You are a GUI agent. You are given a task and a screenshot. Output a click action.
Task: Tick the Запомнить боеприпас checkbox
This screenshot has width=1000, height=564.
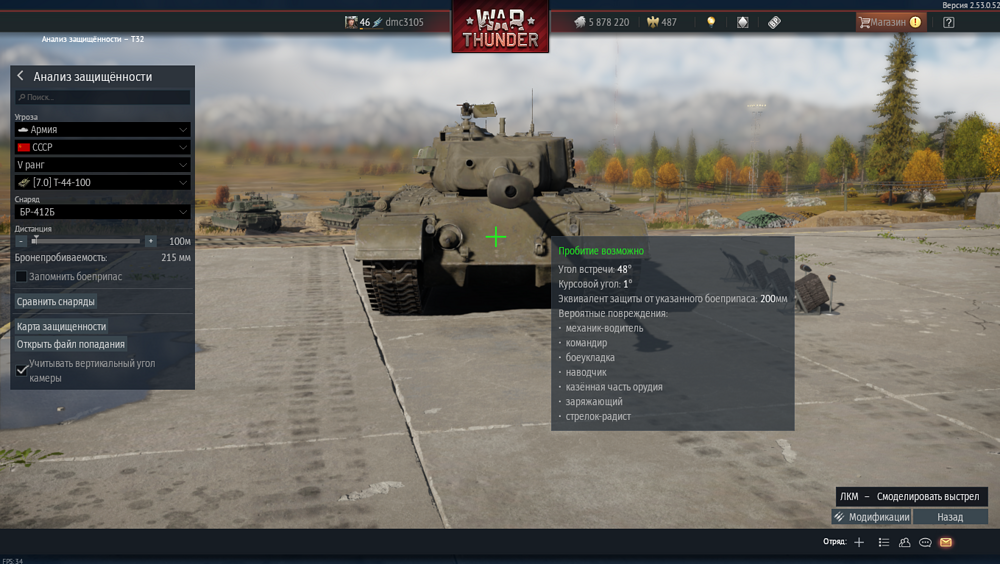(21, 276)
